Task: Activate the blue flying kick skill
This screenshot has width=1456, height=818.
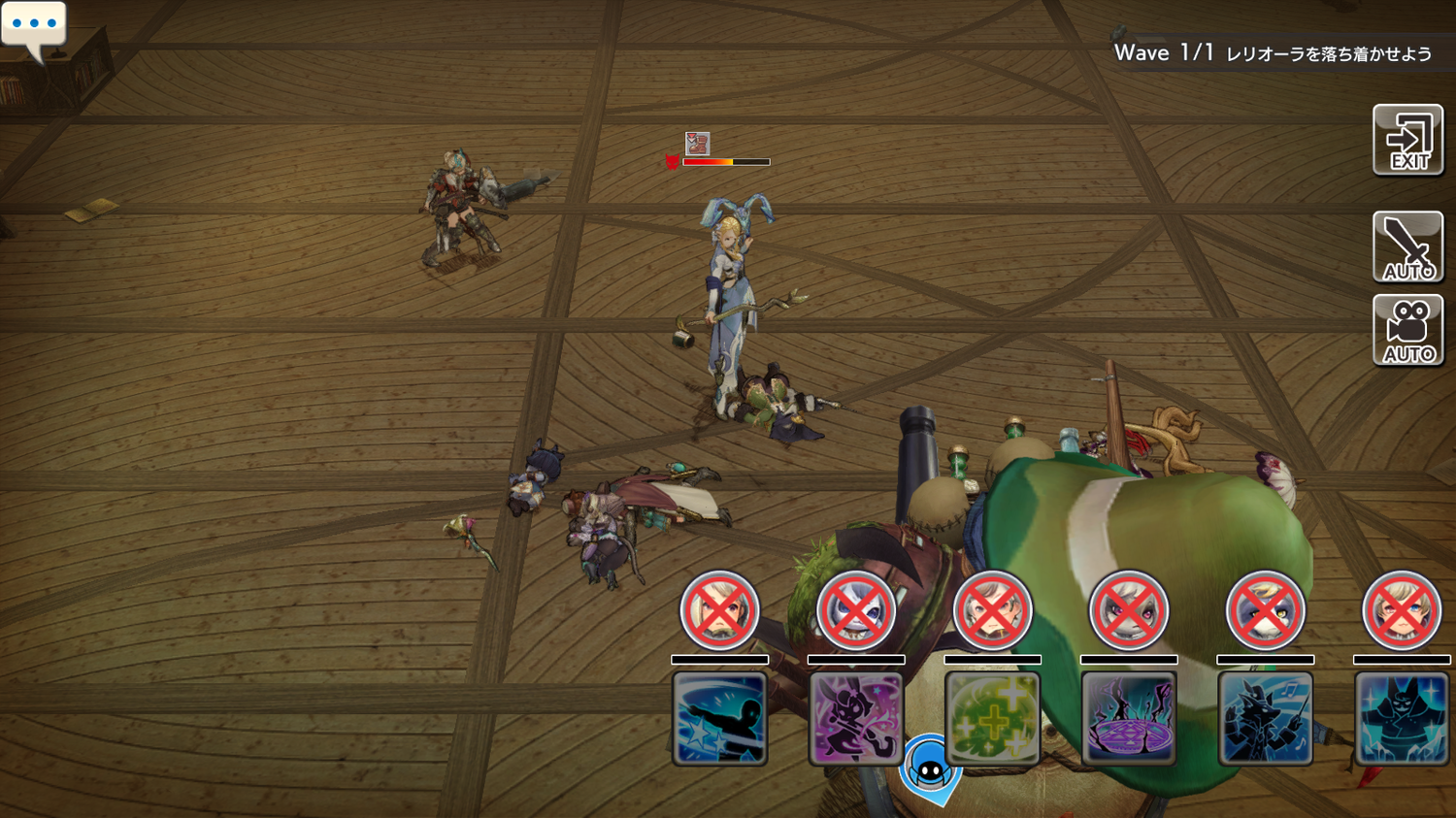Action: (x=719, y=718)
